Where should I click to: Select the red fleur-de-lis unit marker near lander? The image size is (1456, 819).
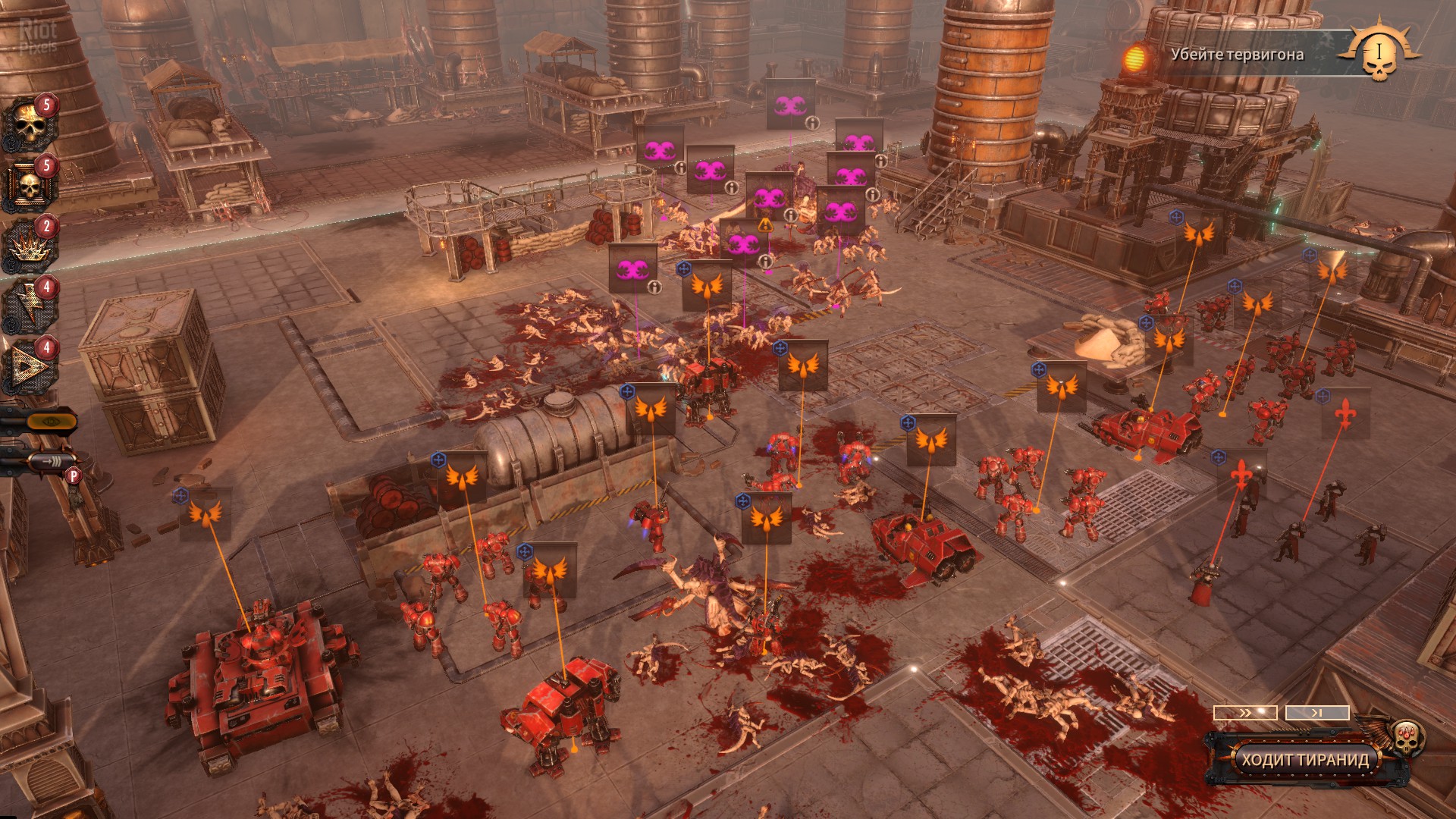1345,413
